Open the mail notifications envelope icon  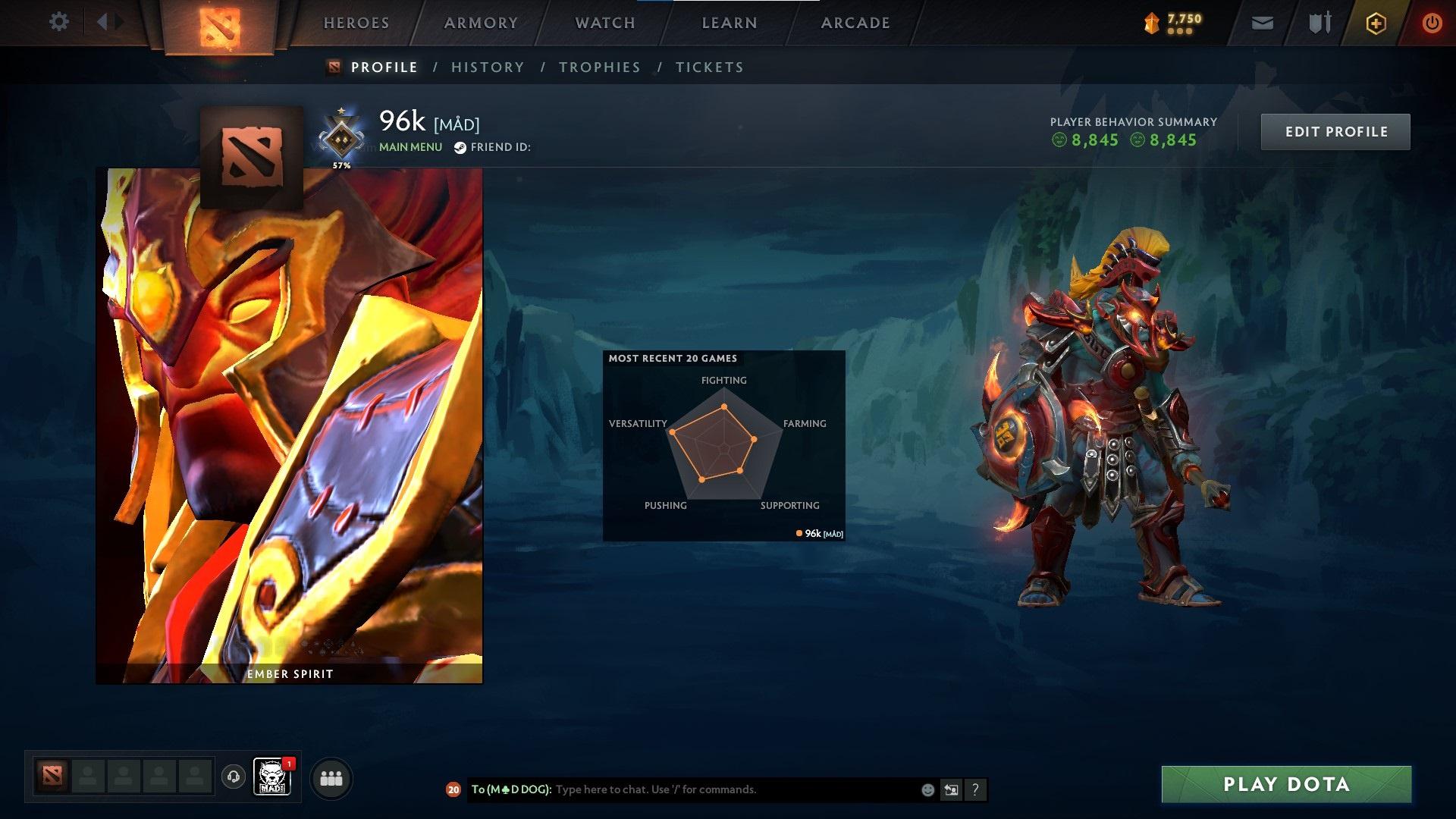1262,23
